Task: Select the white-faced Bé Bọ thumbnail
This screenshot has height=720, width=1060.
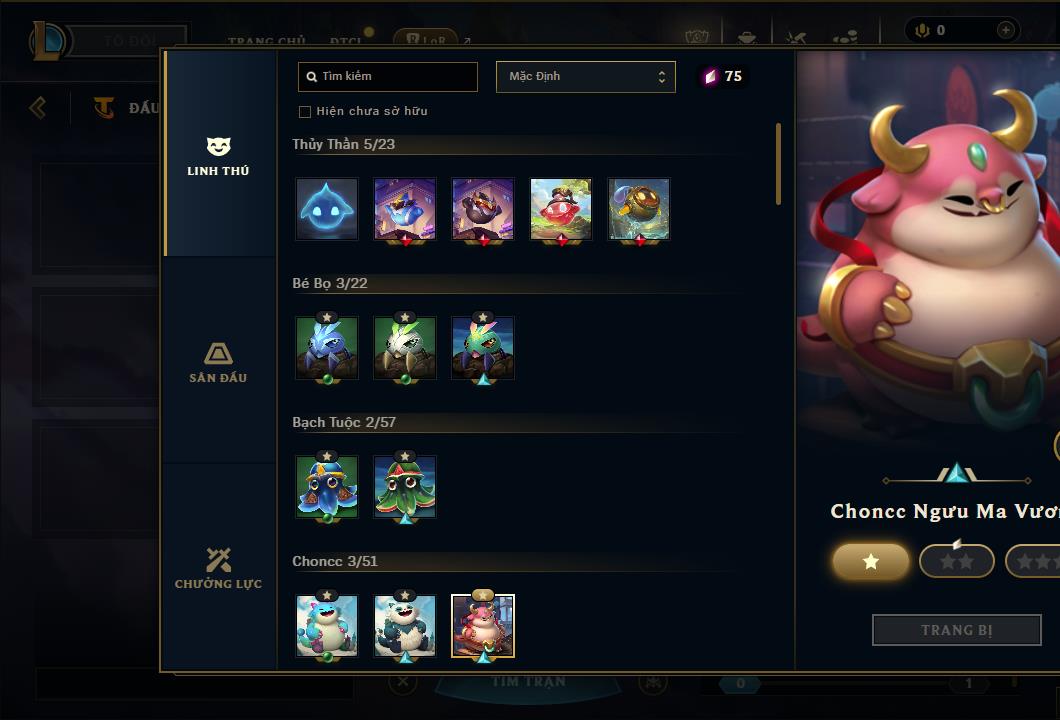Action: [405, 348]
